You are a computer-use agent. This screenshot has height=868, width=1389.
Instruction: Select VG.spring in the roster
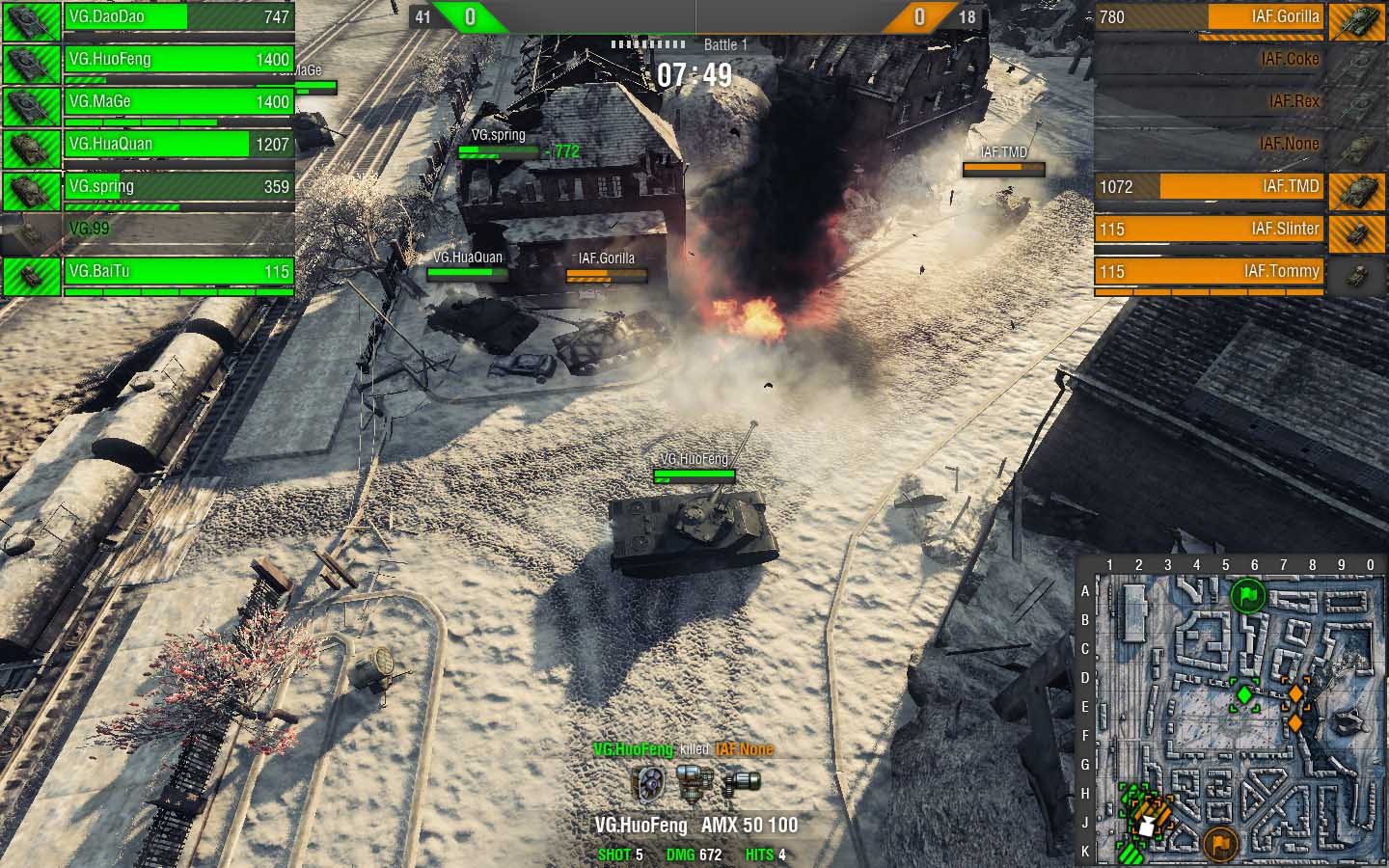[x=178, y=187]
